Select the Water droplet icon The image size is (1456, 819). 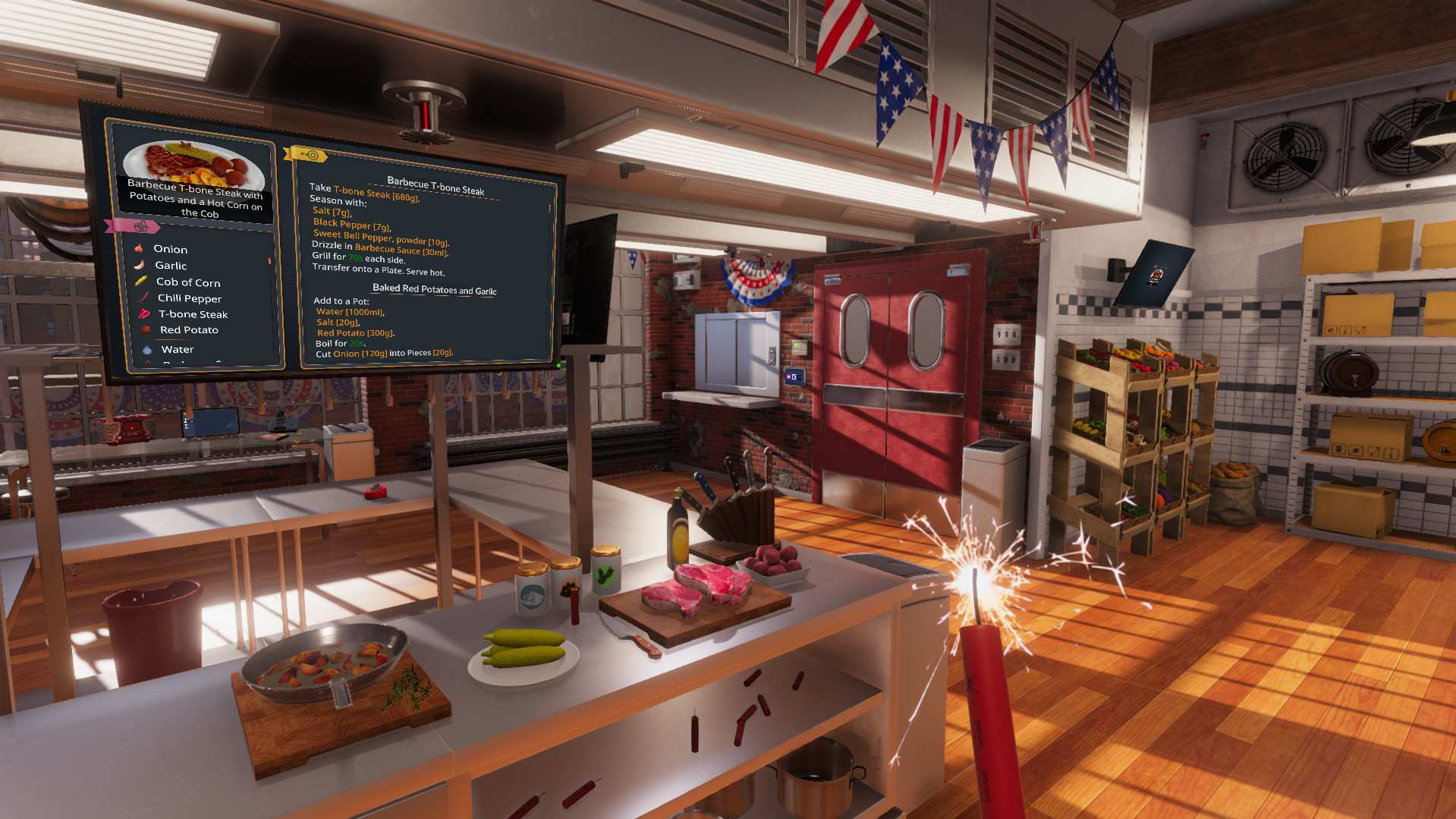click(146, 348)
